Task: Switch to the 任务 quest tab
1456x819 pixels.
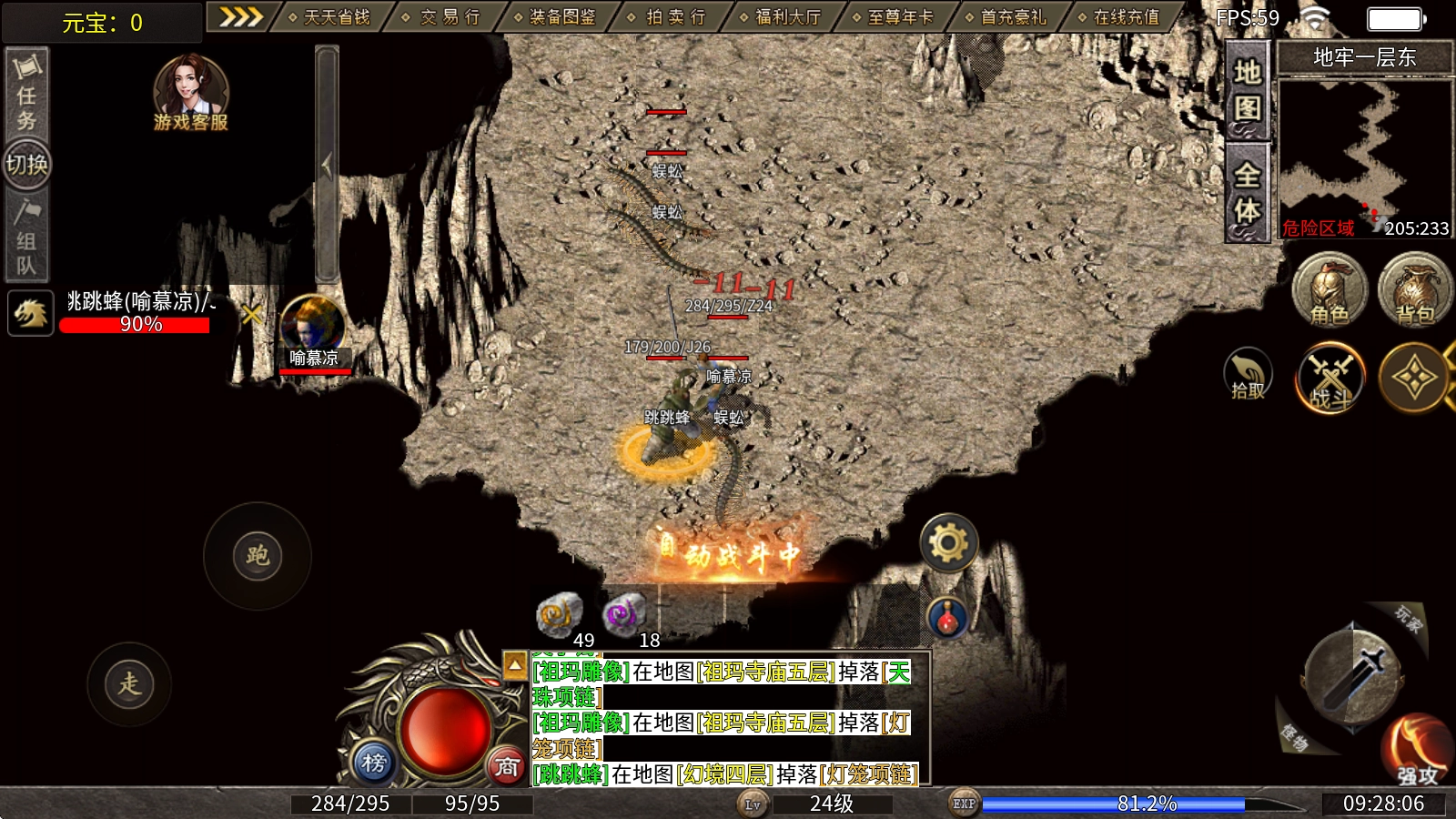Action: click(26, 94)
